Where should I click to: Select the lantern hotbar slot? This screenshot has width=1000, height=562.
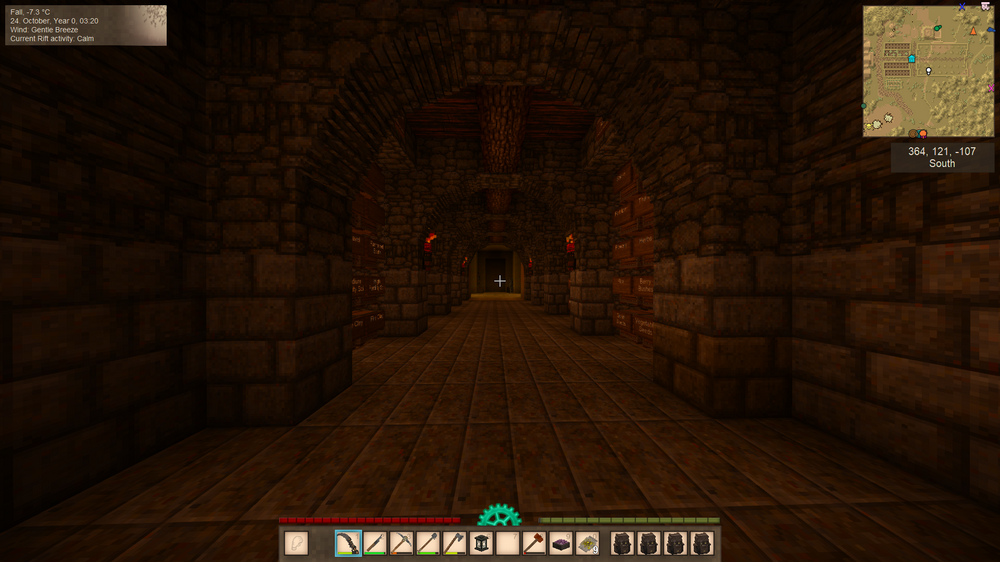[482, 543]
